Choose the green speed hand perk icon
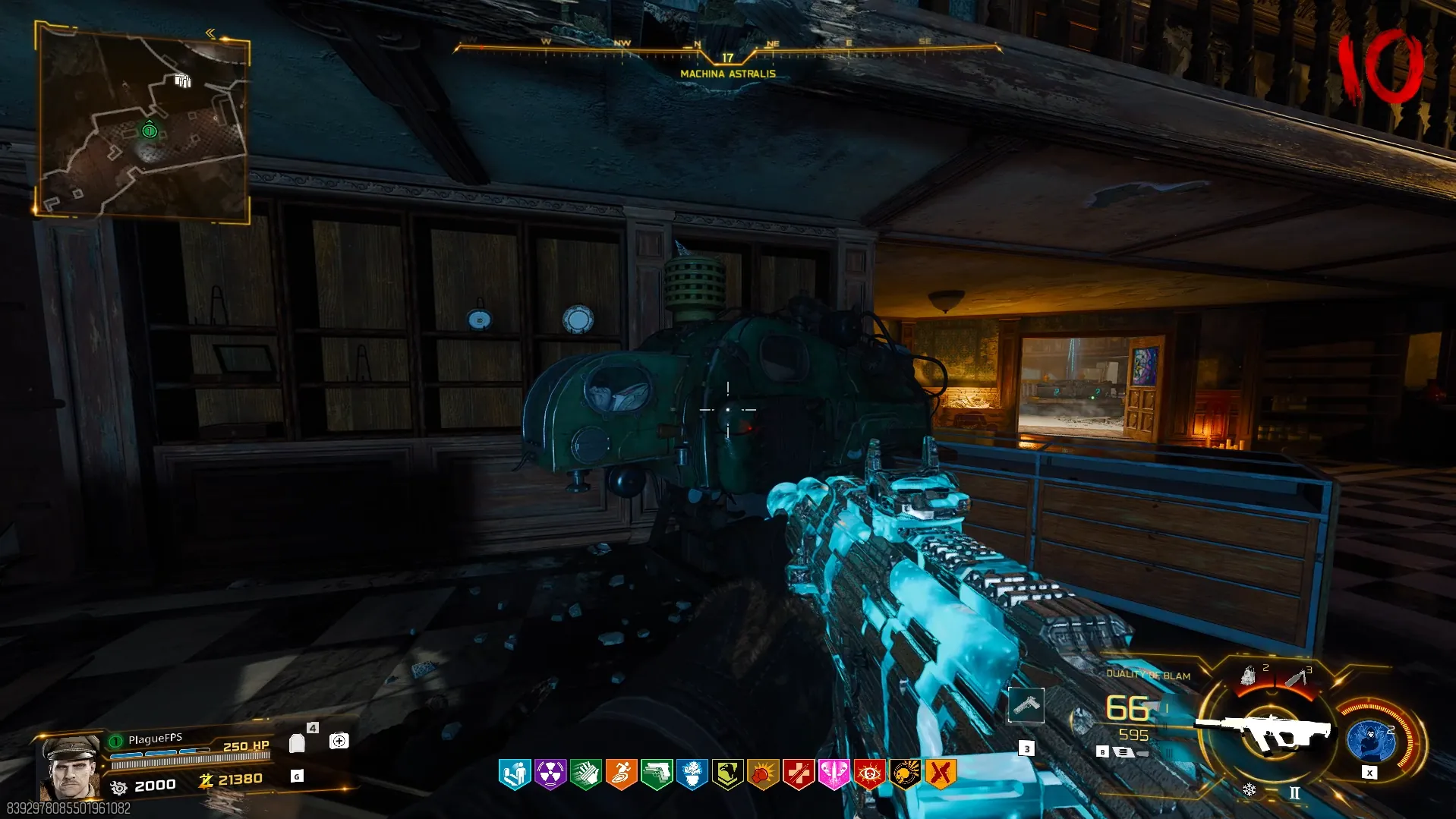Viewport: 1456px width, 819px height. pos(585,774)
